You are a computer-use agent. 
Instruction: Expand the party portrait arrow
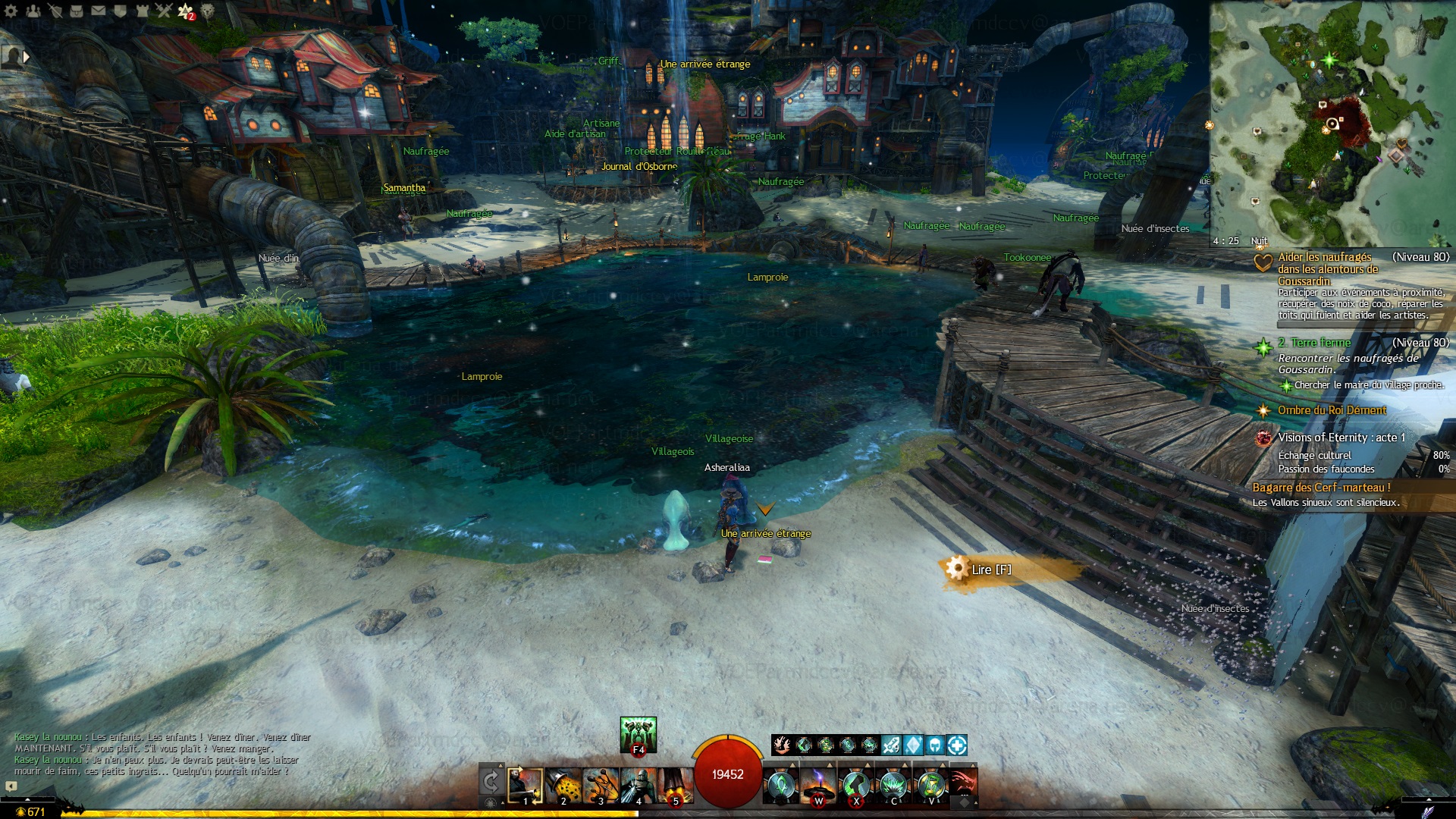[27, 56]
